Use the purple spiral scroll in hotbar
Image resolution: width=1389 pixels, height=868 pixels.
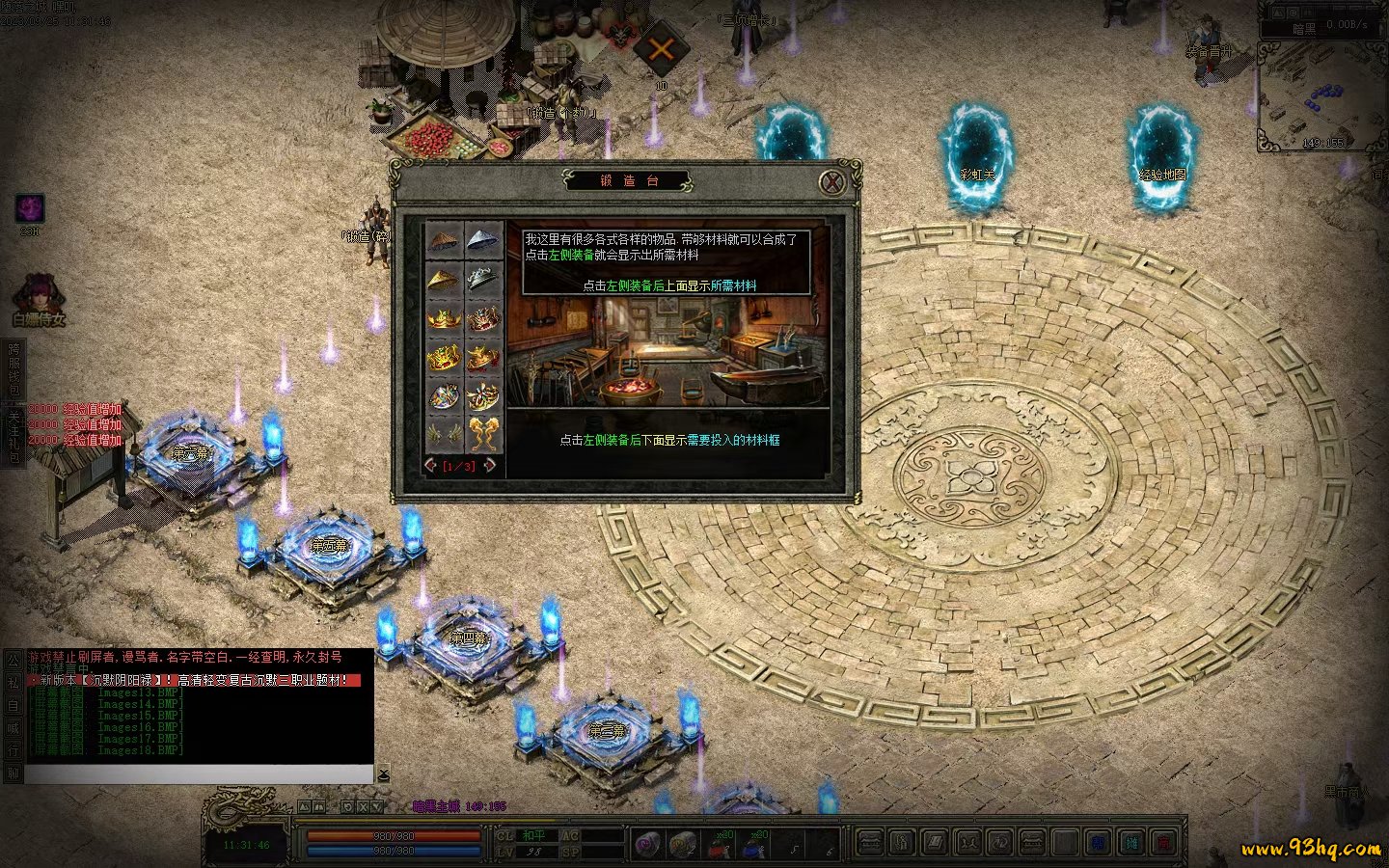click(647, 845)
